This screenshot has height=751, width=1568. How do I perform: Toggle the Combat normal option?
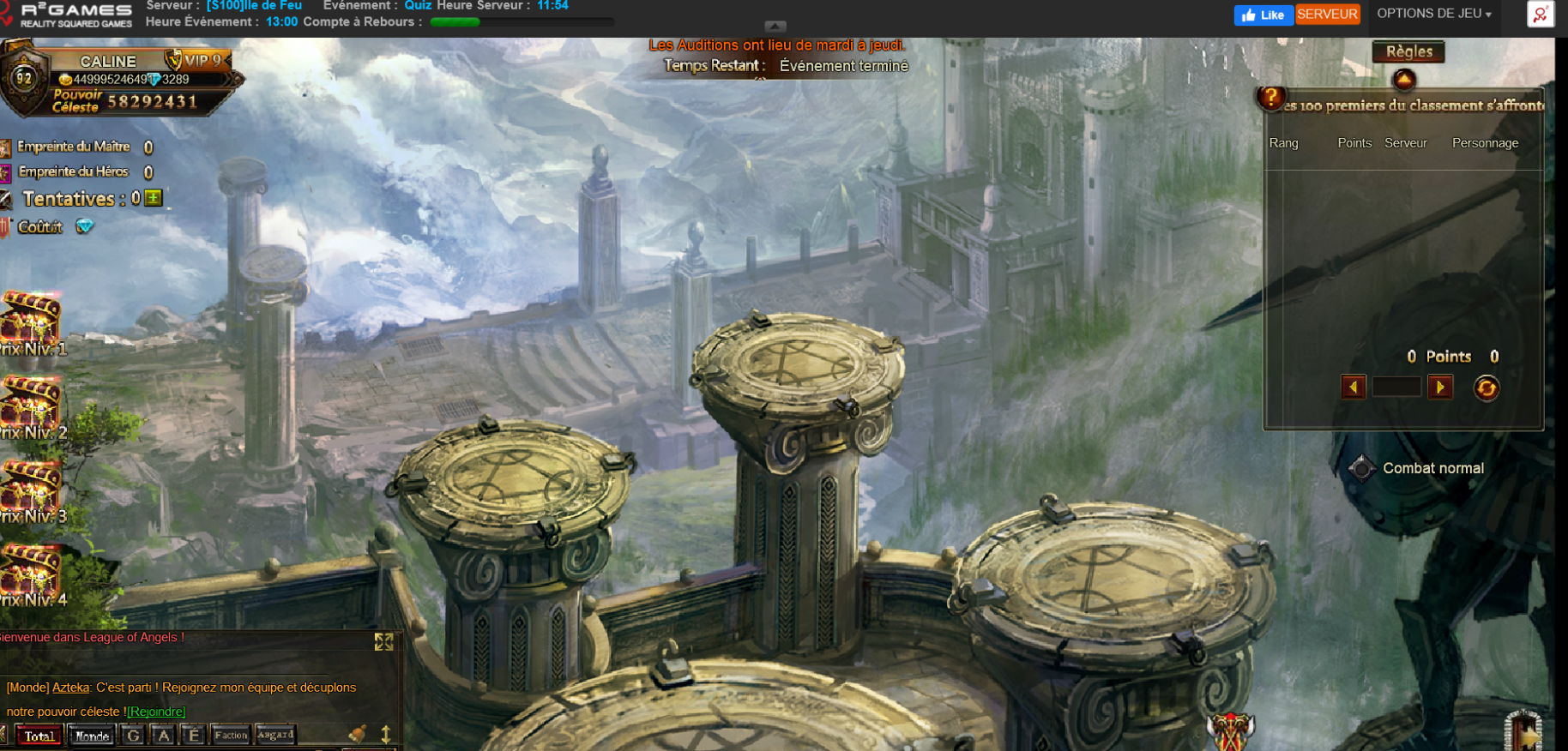pos(1361,468)
